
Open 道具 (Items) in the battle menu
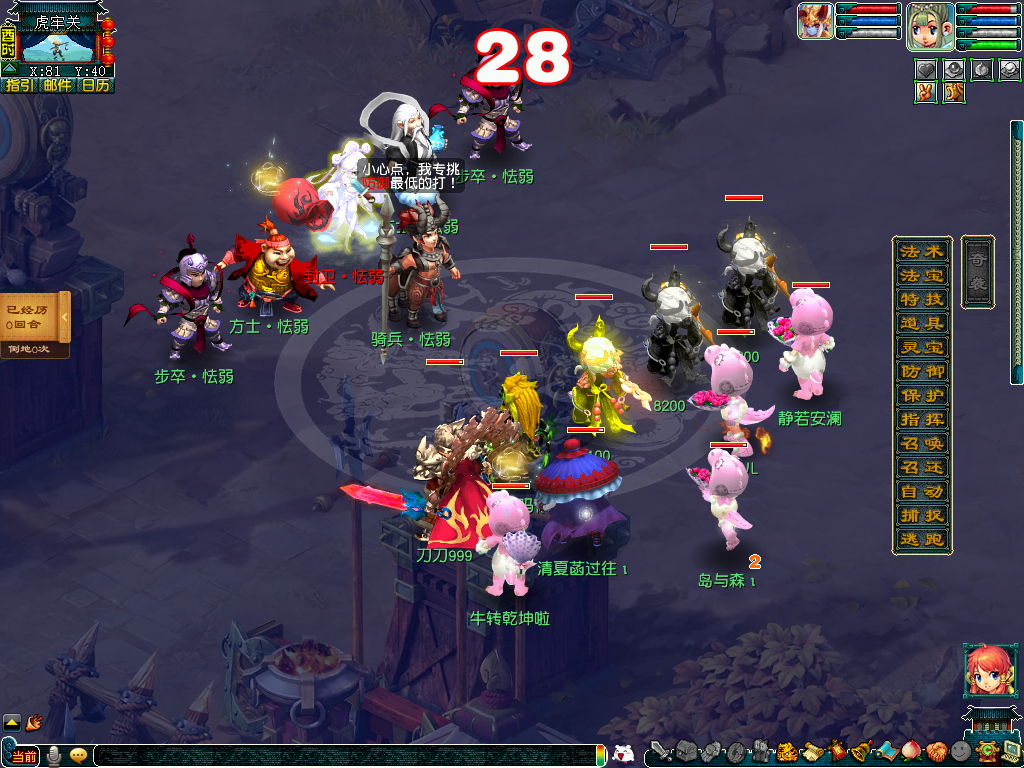[921, 323]
